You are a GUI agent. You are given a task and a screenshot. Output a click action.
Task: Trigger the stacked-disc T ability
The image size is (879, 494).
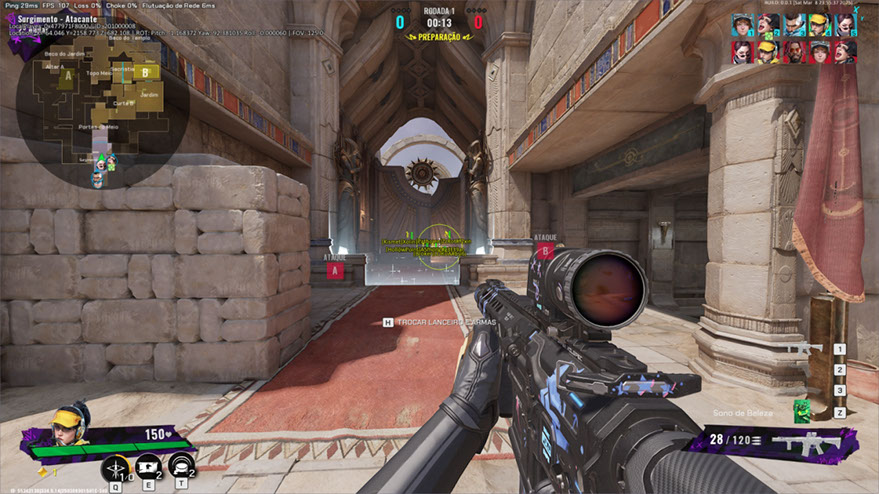coord(180,468)
